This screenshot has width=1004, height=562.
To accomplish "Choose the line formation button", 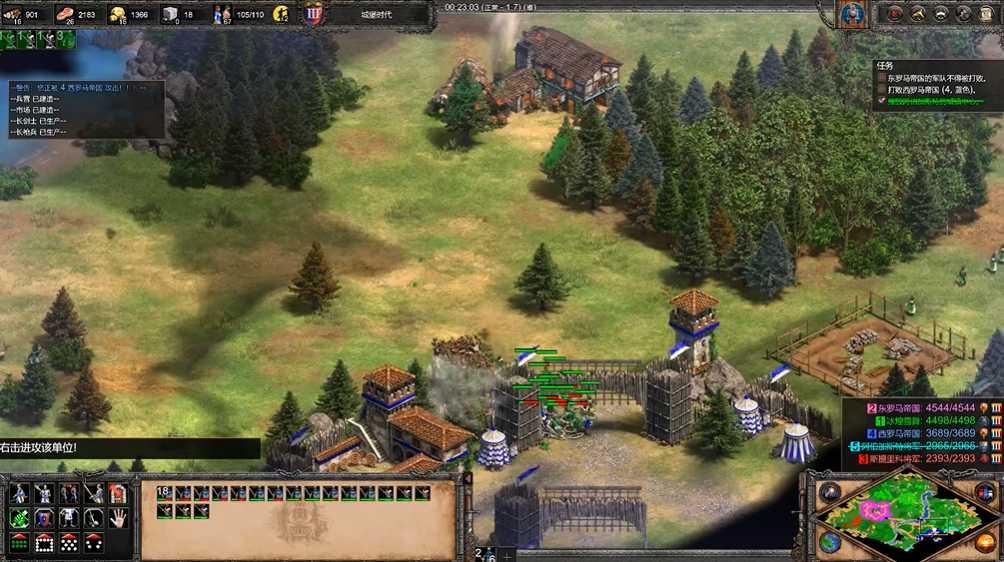I will coord(19,543).
